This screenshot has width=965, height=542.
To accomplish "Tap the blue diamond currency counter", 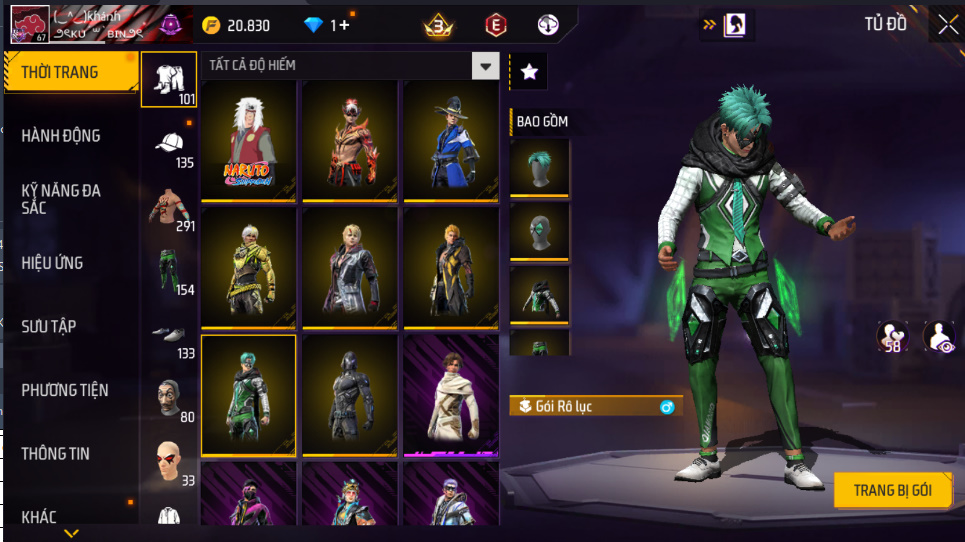I will [327, 25].
